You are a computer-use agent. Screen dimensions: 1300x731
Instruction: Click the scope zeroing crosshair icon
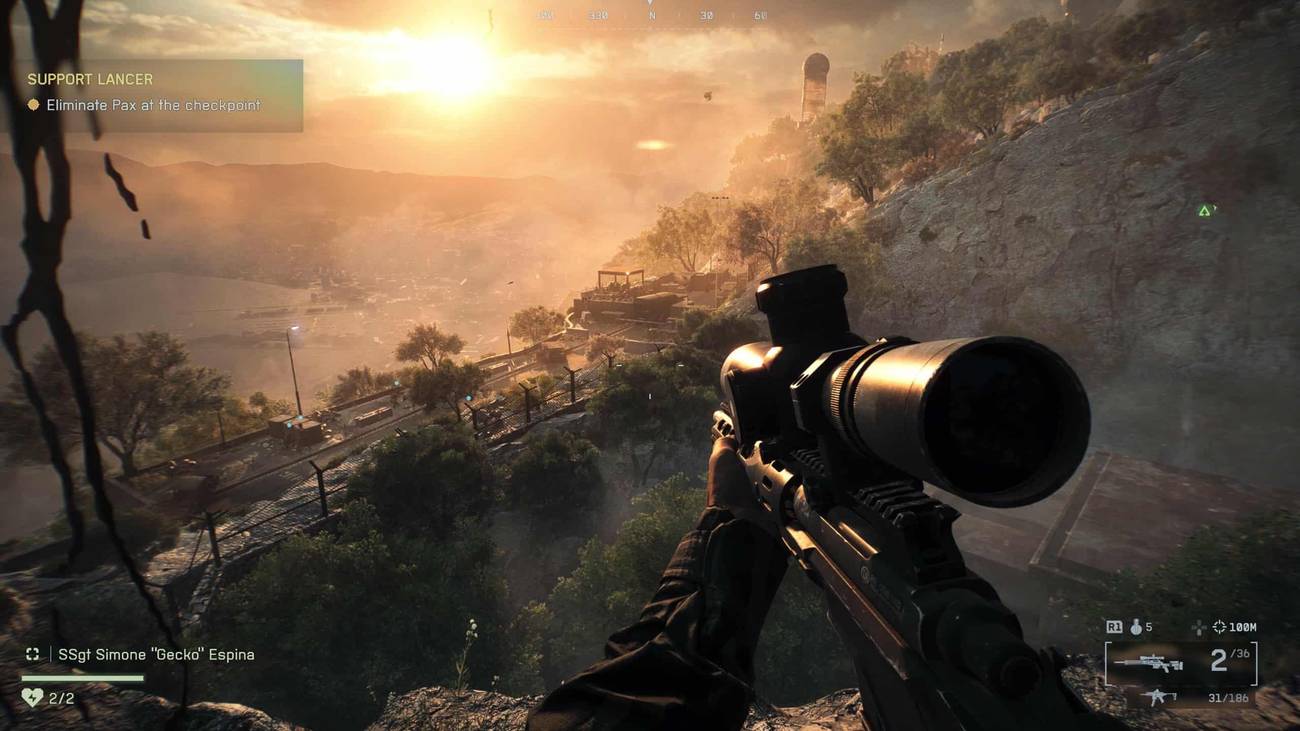(1218, 627)
